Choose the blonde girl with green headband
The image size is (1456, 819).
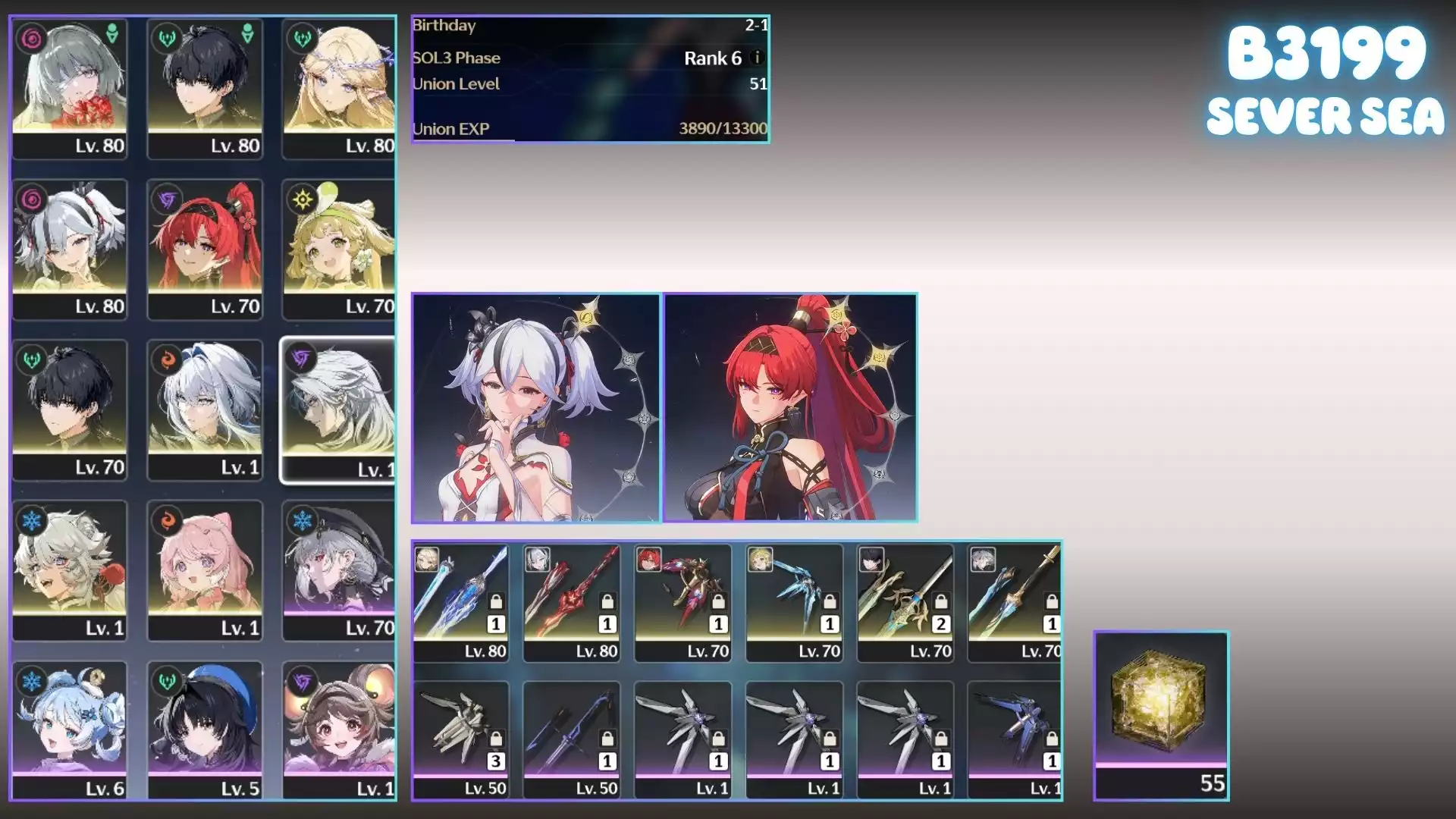(339, 249)
